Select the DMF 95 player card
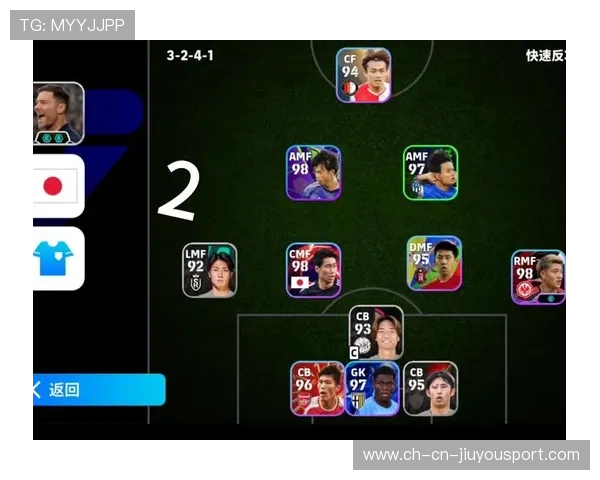 tap(434, 263)
